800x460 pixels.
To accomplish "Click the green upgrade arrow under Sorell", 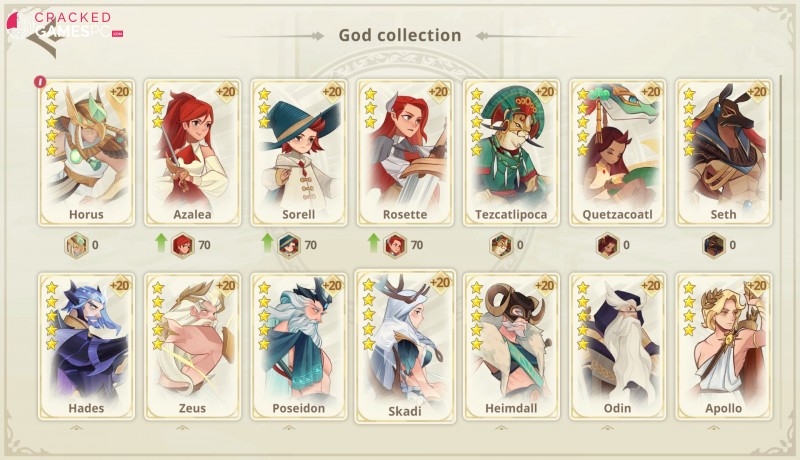I will [267, 243].
